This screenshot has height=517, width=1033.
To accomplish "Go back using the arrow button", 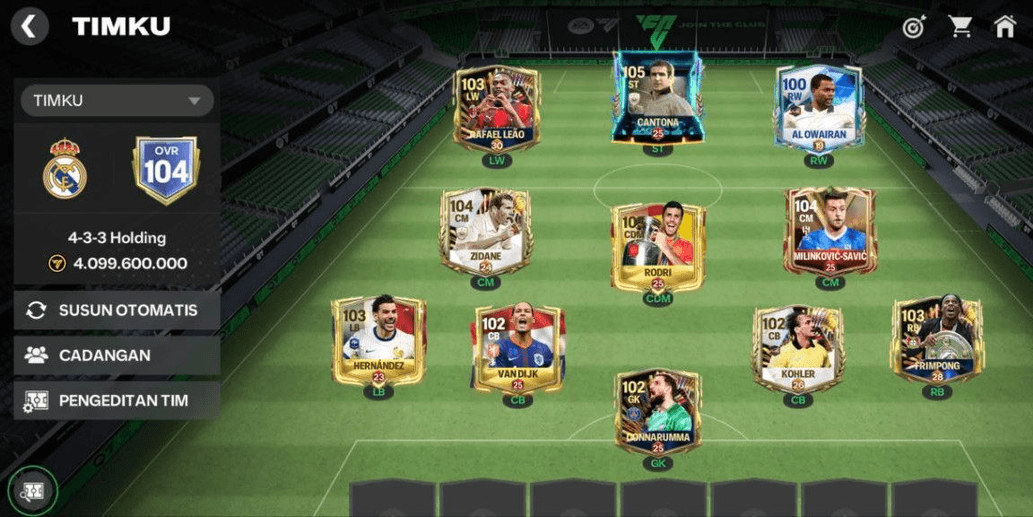I will 29,27.
